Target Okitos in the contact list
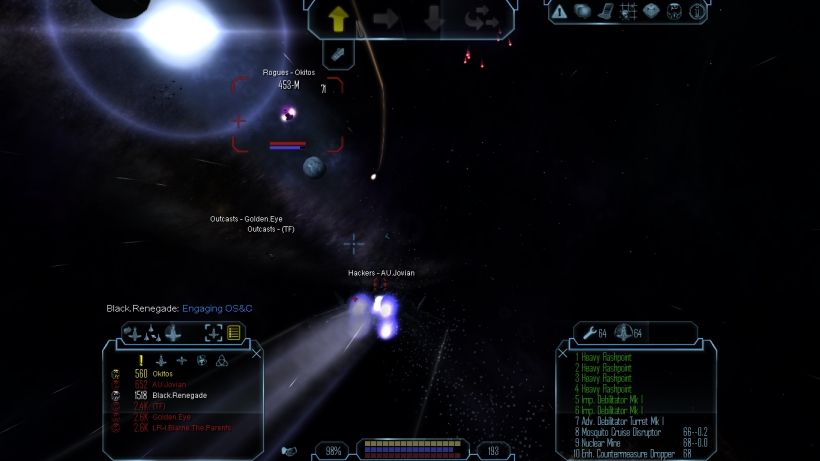This screenshot has width=820, height=461. 163,374
